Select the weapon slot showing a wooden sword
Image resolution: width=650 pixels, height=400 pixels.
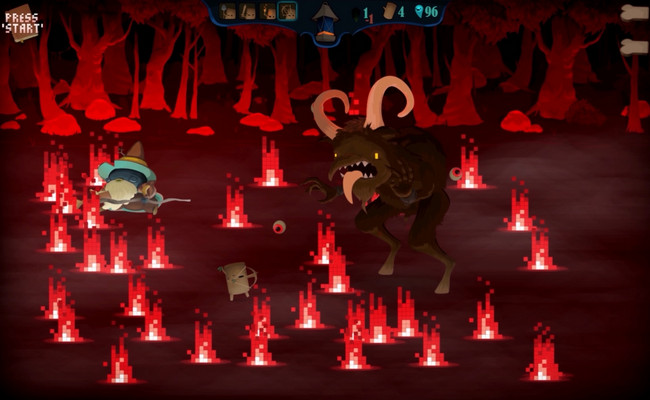click(x=247, y=11)
